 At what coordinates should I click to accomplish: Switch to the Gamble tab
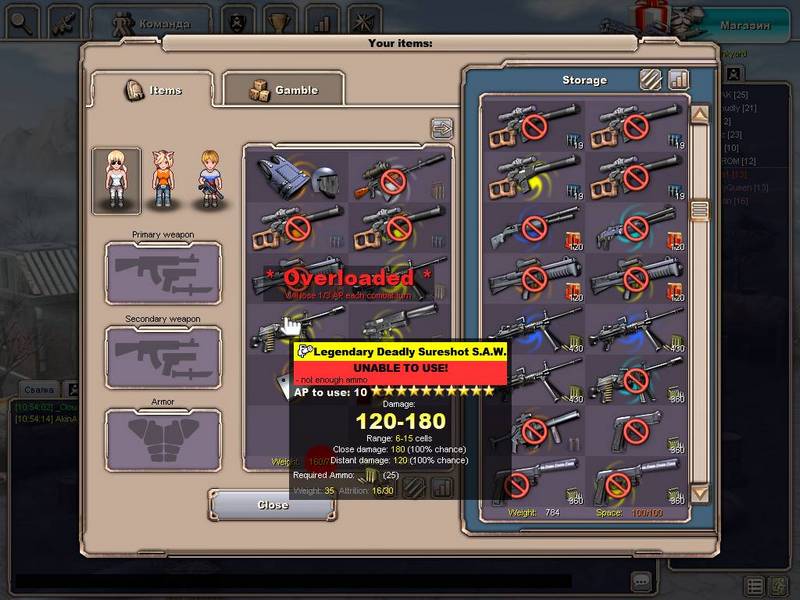(283, 90)
